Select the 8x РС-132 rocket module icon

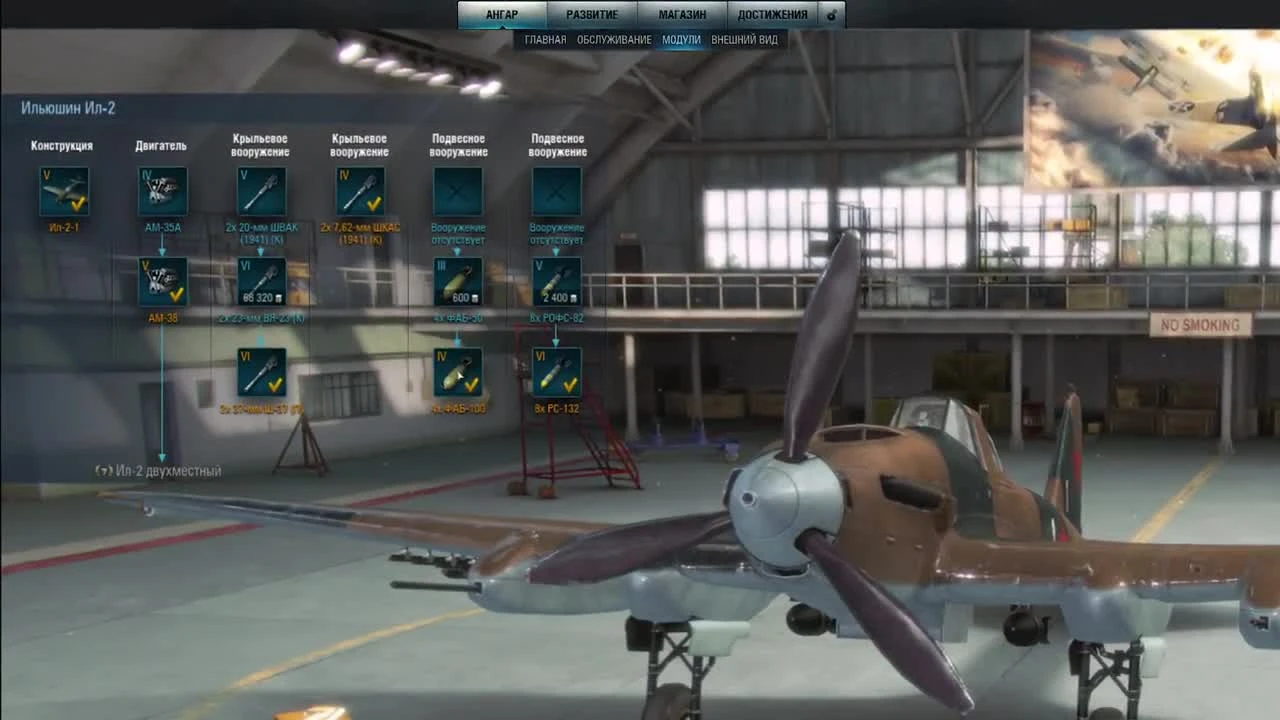click(x=556, y=372)
